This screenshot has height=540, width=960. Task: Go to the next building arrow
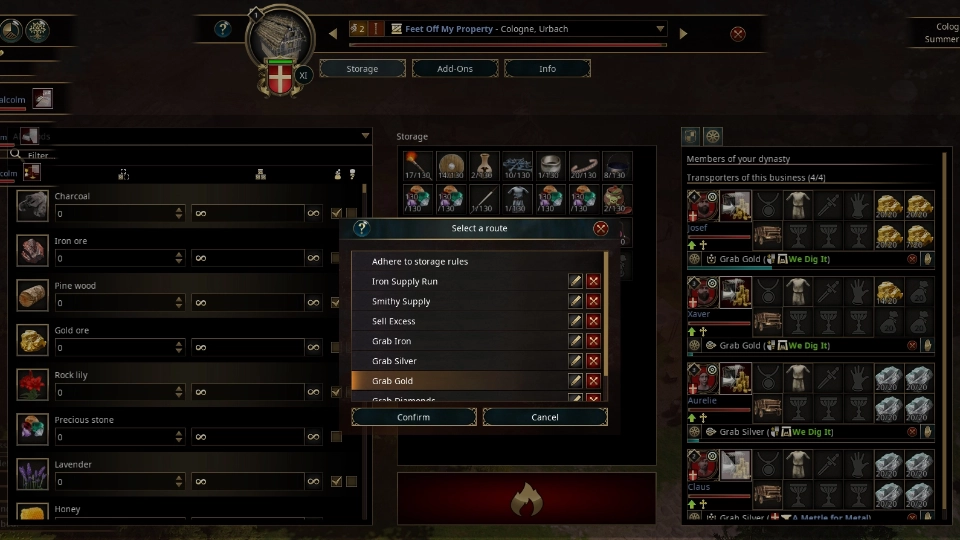[x=684, y=33]
